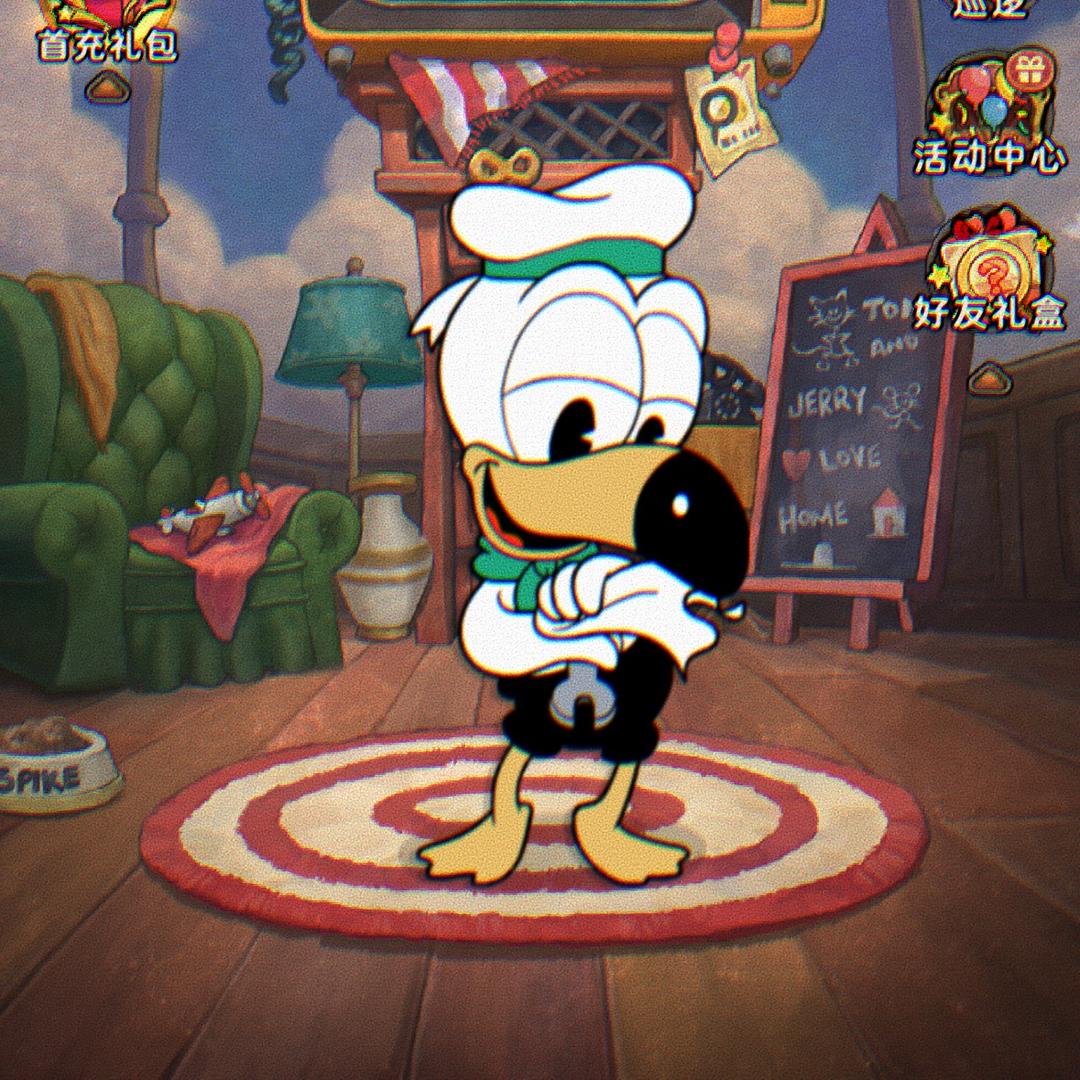Open the 好友礼盒 friend gift box
Image resolution: width=1080 pixels, height=1080 pixels.
(989, 270)
